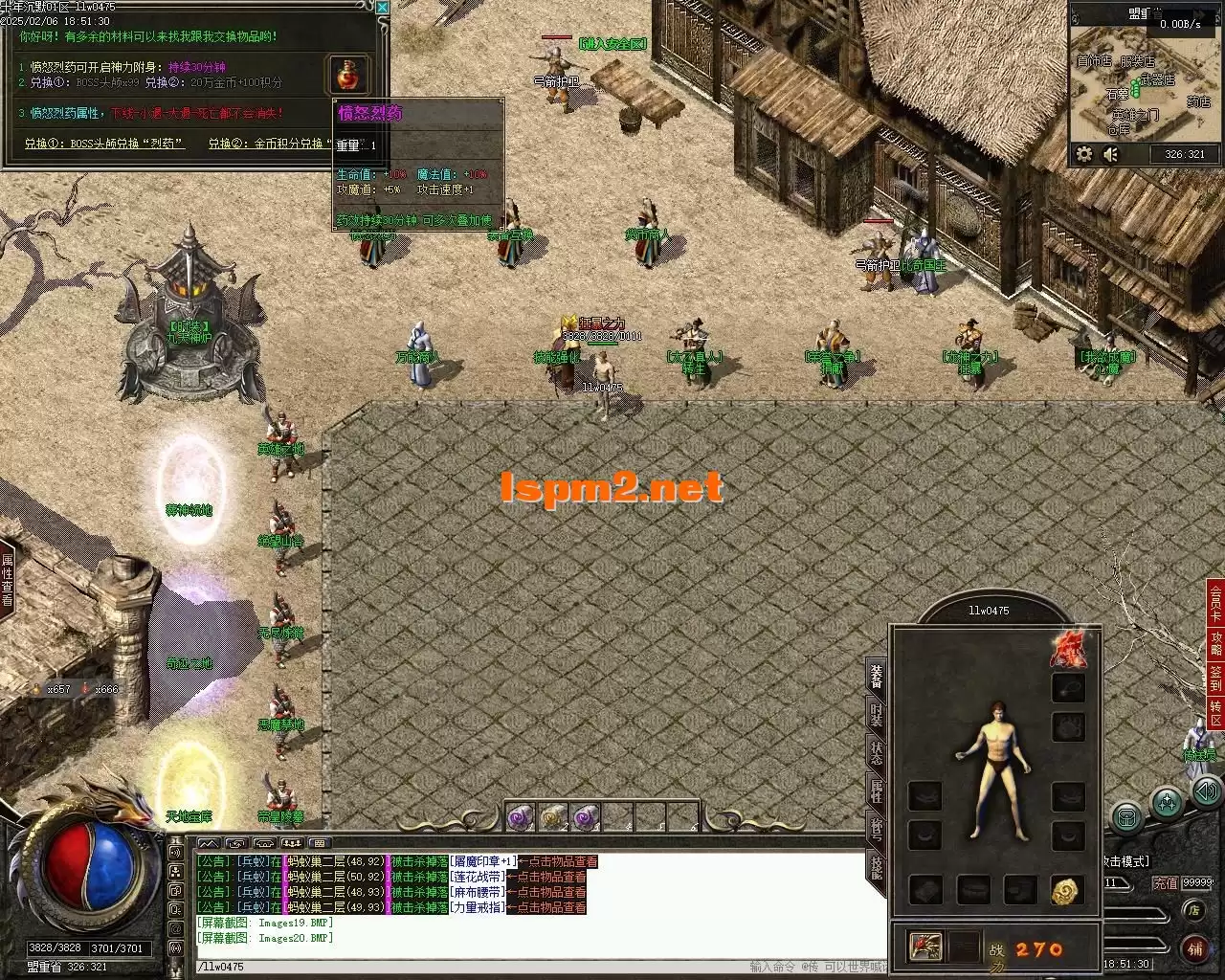Viewport: 1225px width, 980px height.
Task: Select the 技能 tab
Action: pyautogui.click(x=876, y=867)
